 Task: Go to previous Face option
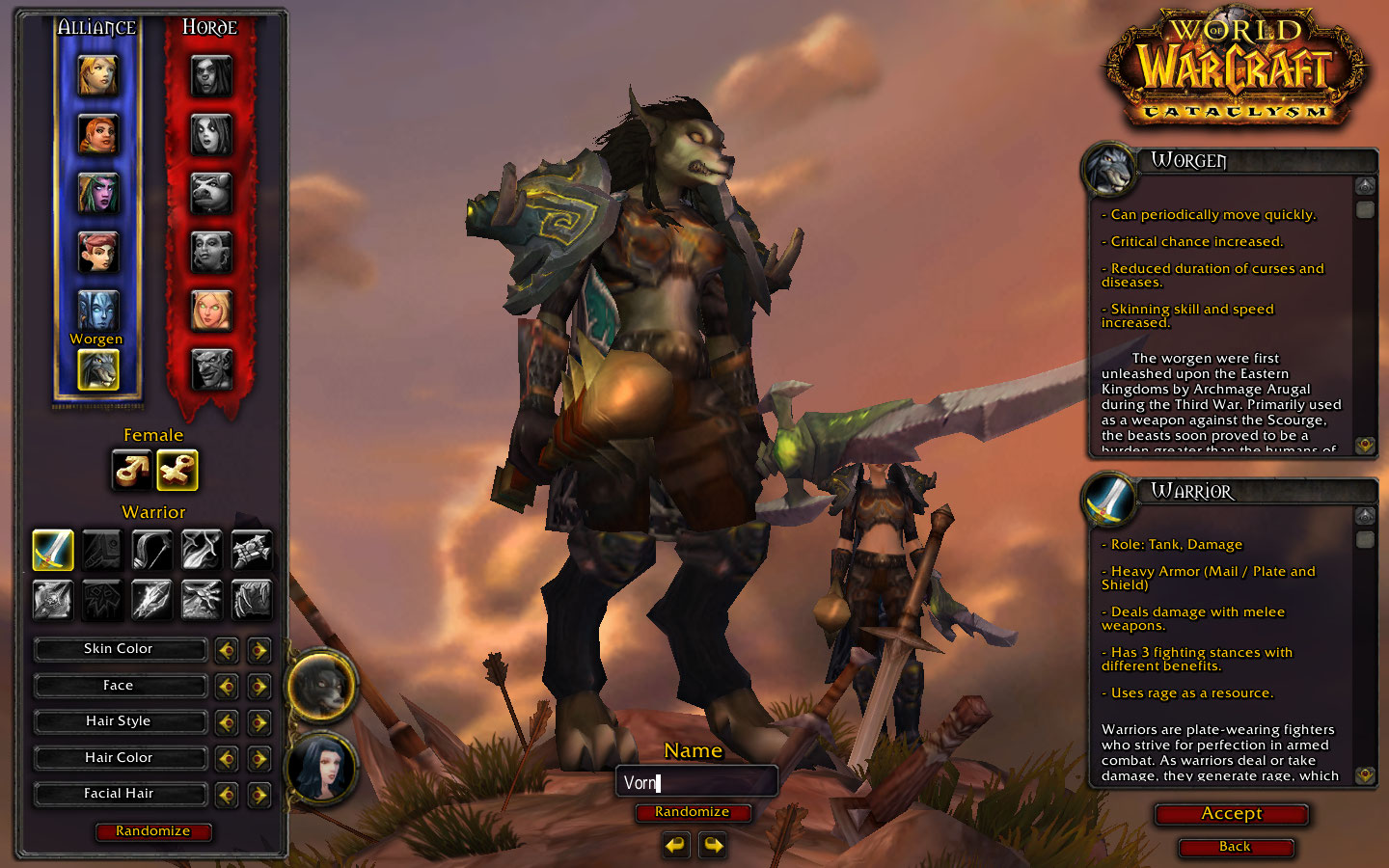pos(227,687)
